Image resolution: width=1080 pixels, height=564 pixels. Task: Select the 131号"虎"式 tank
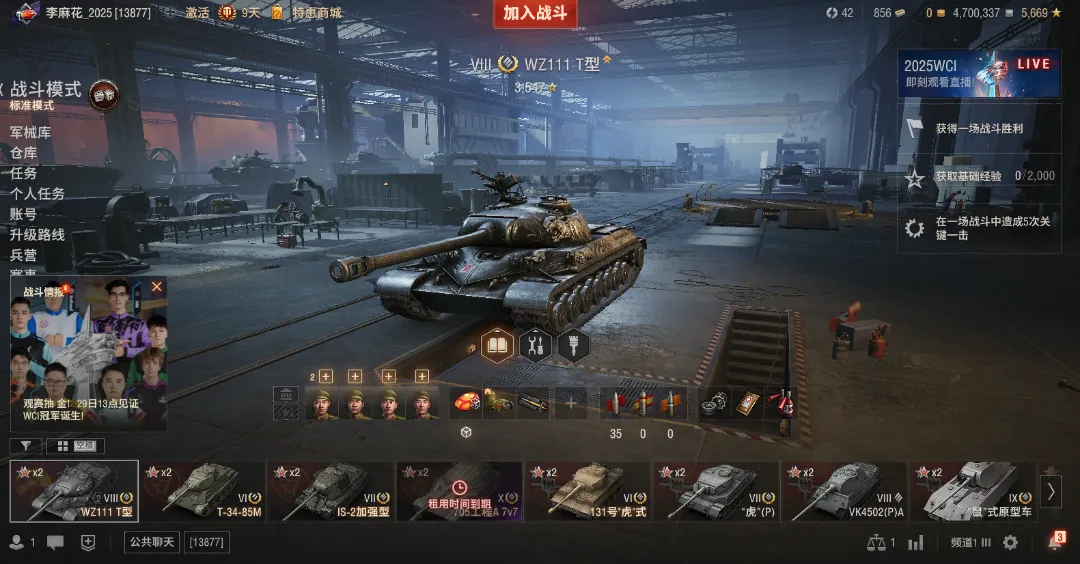tap(587, 491)
